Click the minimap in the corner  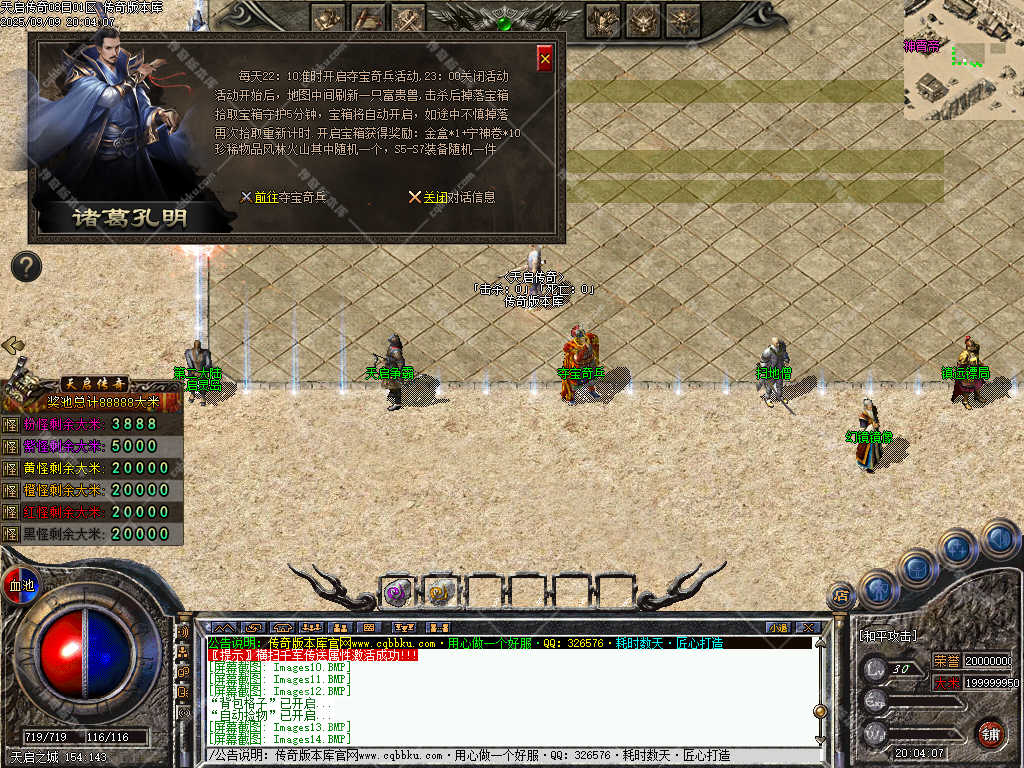(963, 60)
